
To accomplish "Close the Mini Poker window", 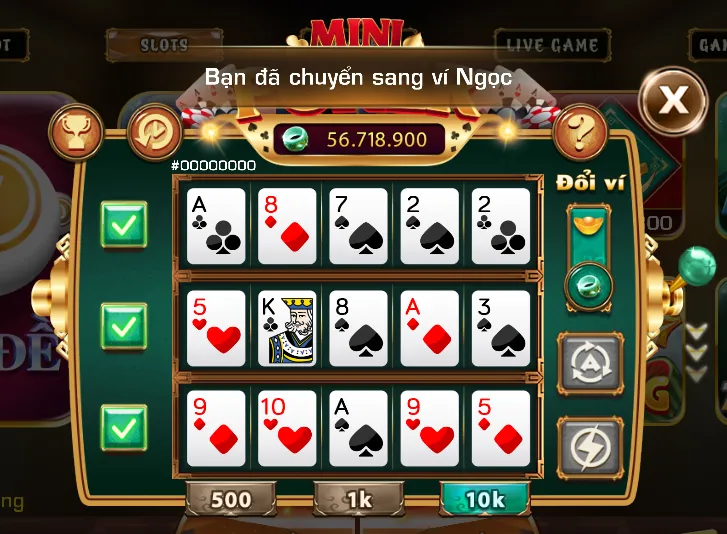I will [673, 99].
